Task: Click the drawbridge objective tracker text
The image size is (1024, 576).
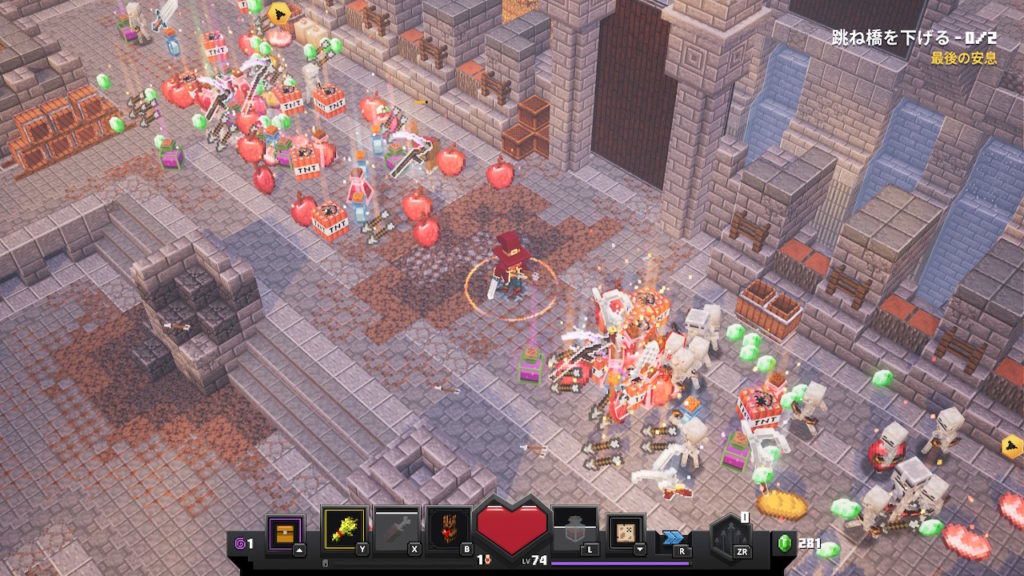Action: pos(914,39)
